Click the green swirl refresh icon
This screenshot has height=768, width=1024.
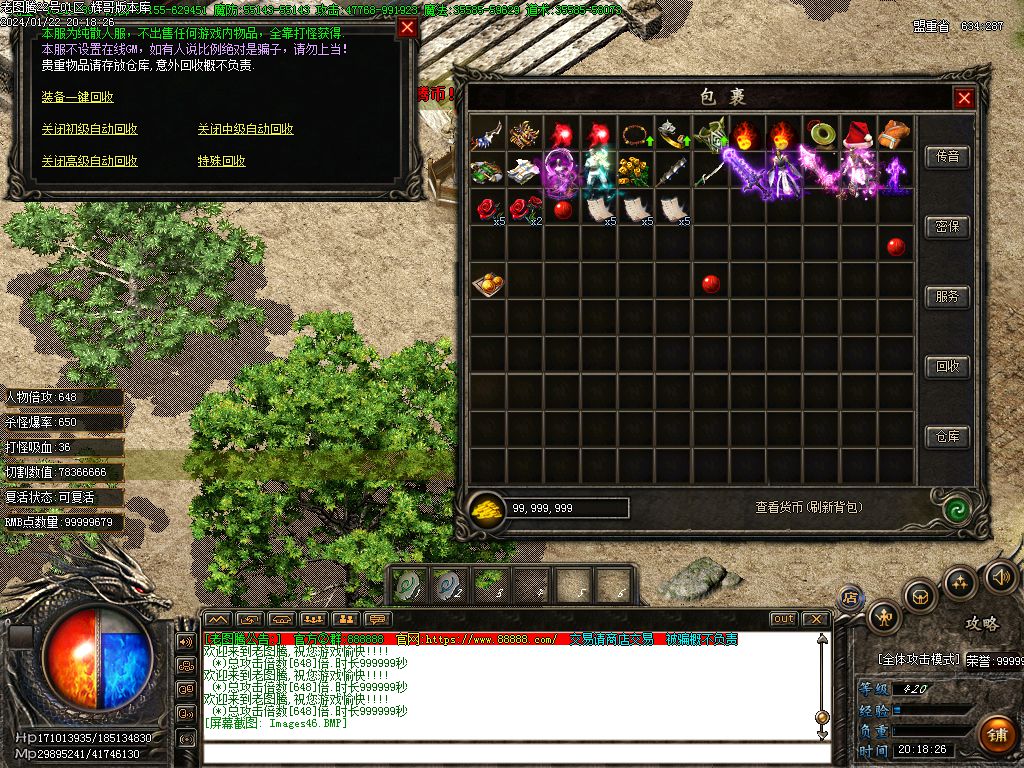(957, 508)
